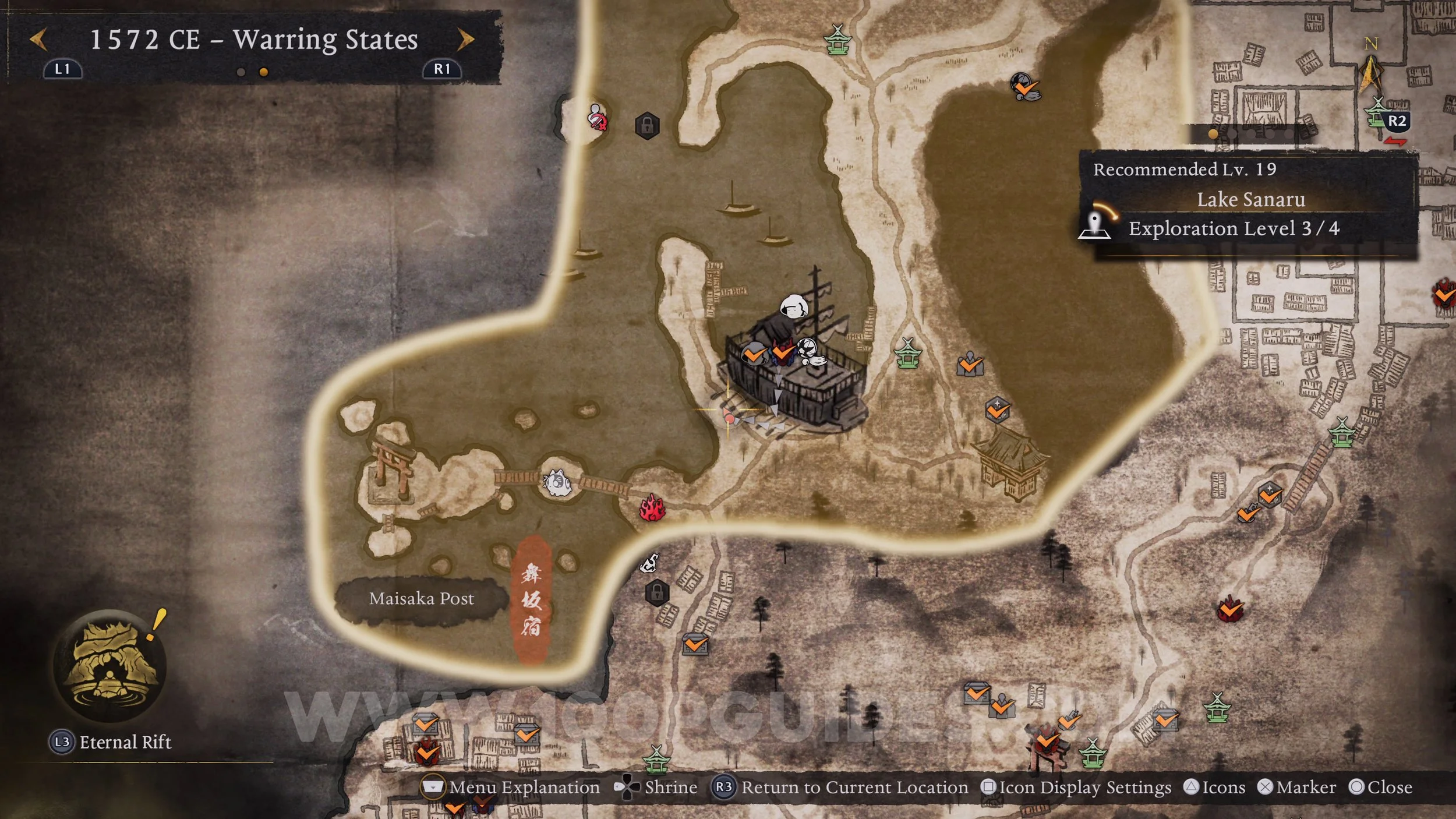
Task: Switch to the next era with right arrow
Action: (465, 40)
